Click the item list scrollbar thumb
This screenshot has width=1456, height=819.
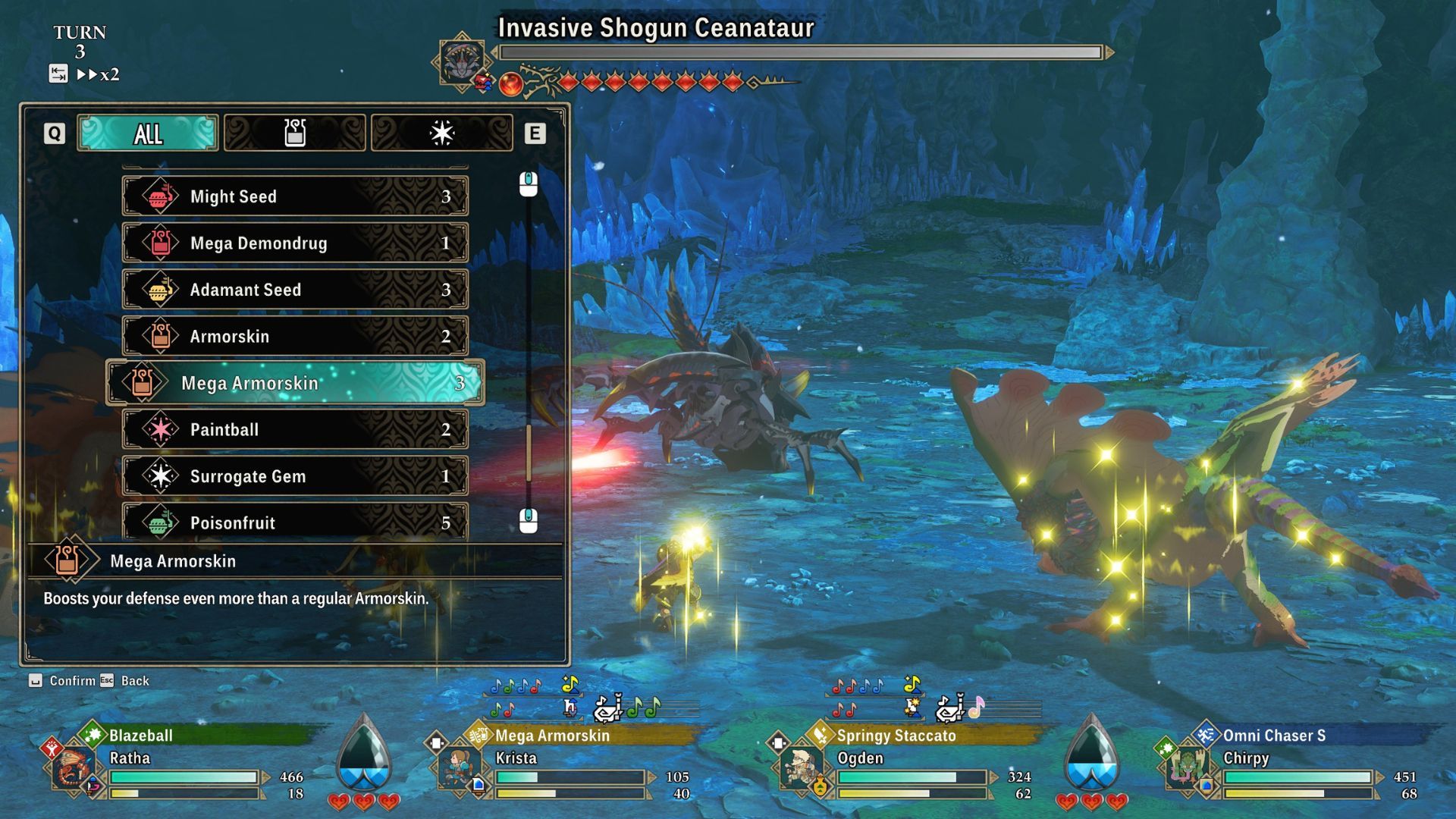(529, 453)
